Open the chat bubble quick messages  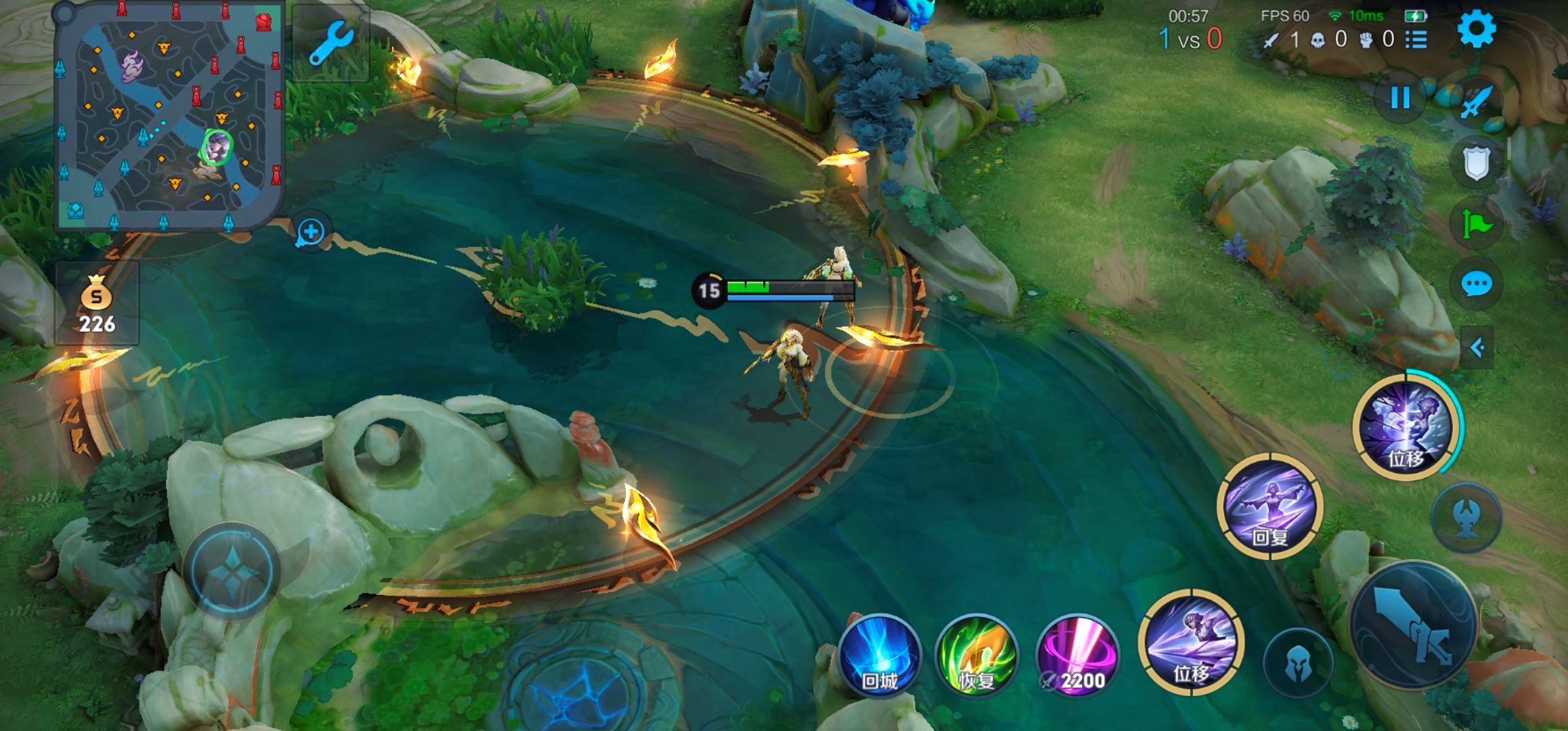[1477, 284]
